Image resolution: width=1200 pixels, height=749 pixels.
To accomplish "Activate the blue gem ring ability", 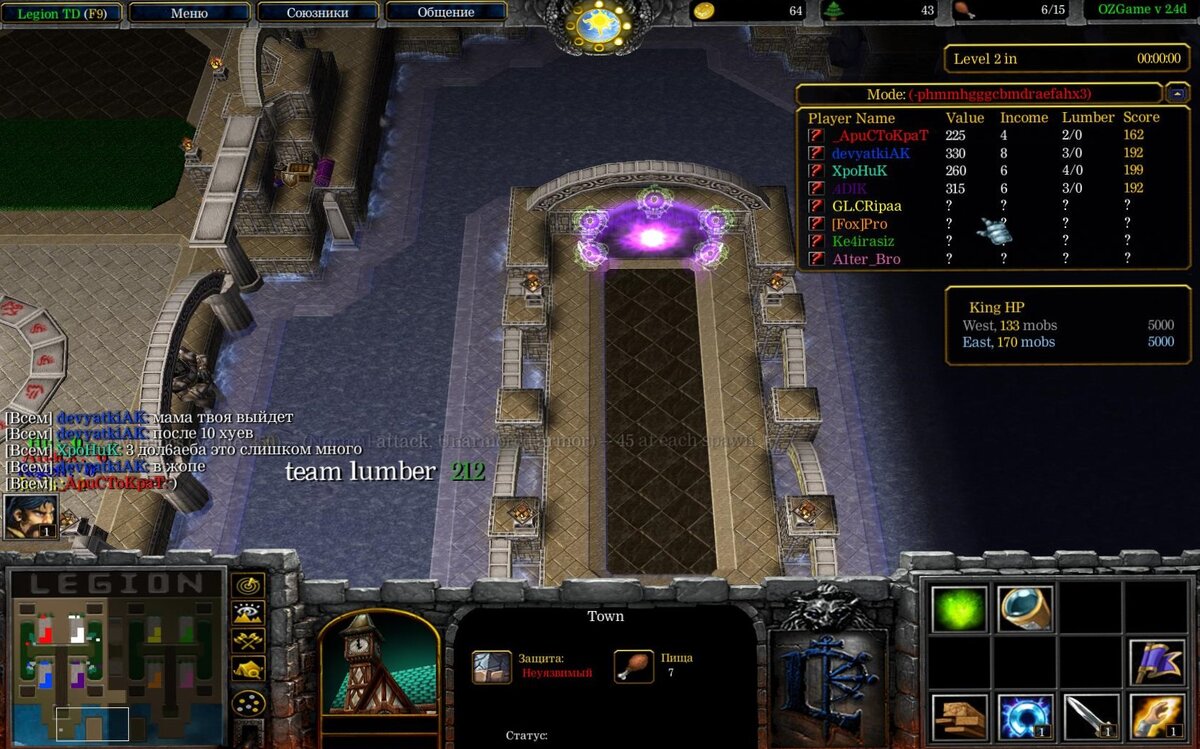I will point(1025,608).
